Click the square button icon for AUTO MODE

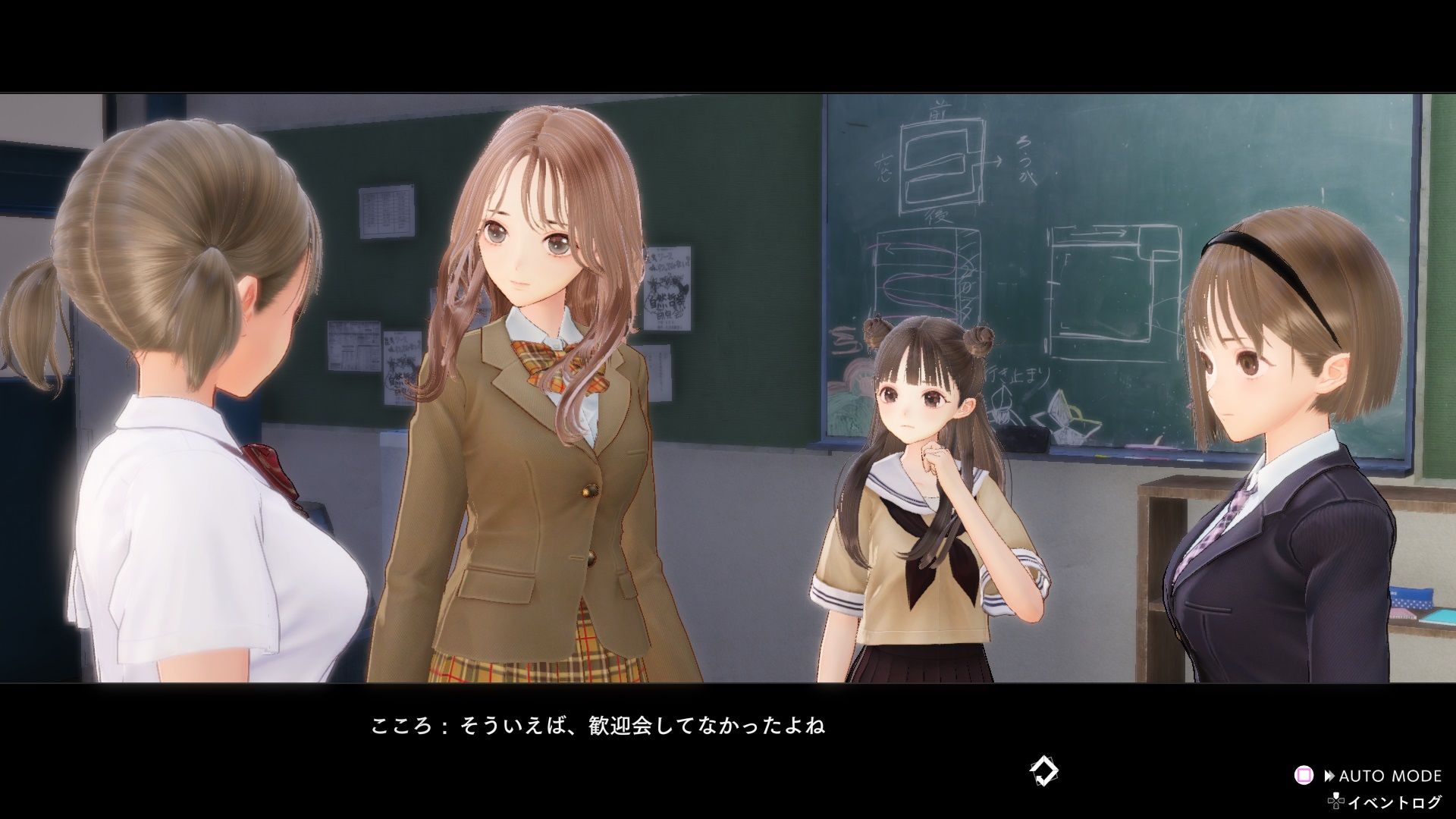[x=1303, y=775]
